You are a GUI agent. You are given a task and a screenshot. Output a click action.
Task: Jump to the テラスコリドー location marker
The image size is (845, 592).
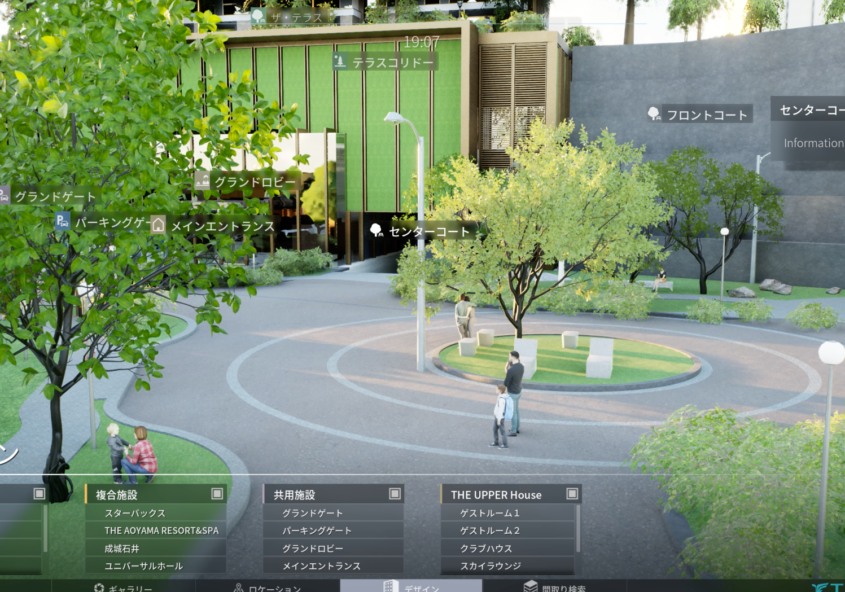click(385, 62)
